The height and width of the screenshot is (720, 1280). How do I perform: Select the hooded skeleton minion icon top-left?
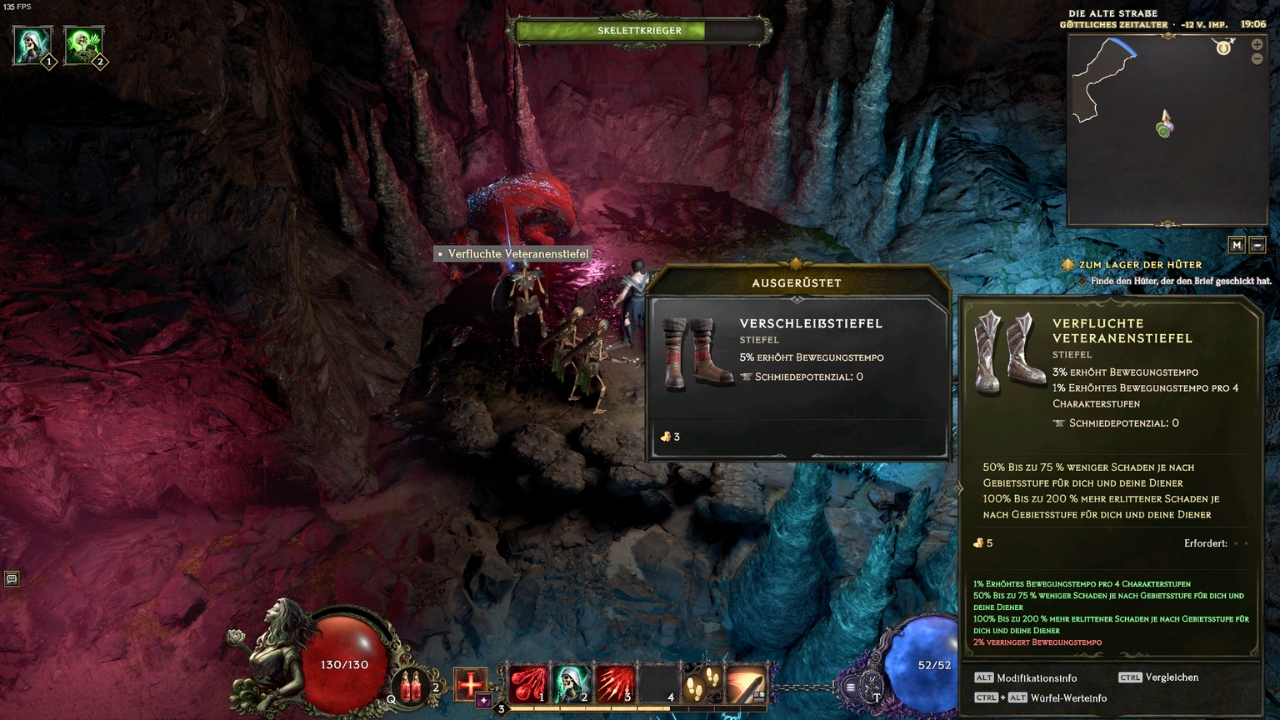[32, 46]
